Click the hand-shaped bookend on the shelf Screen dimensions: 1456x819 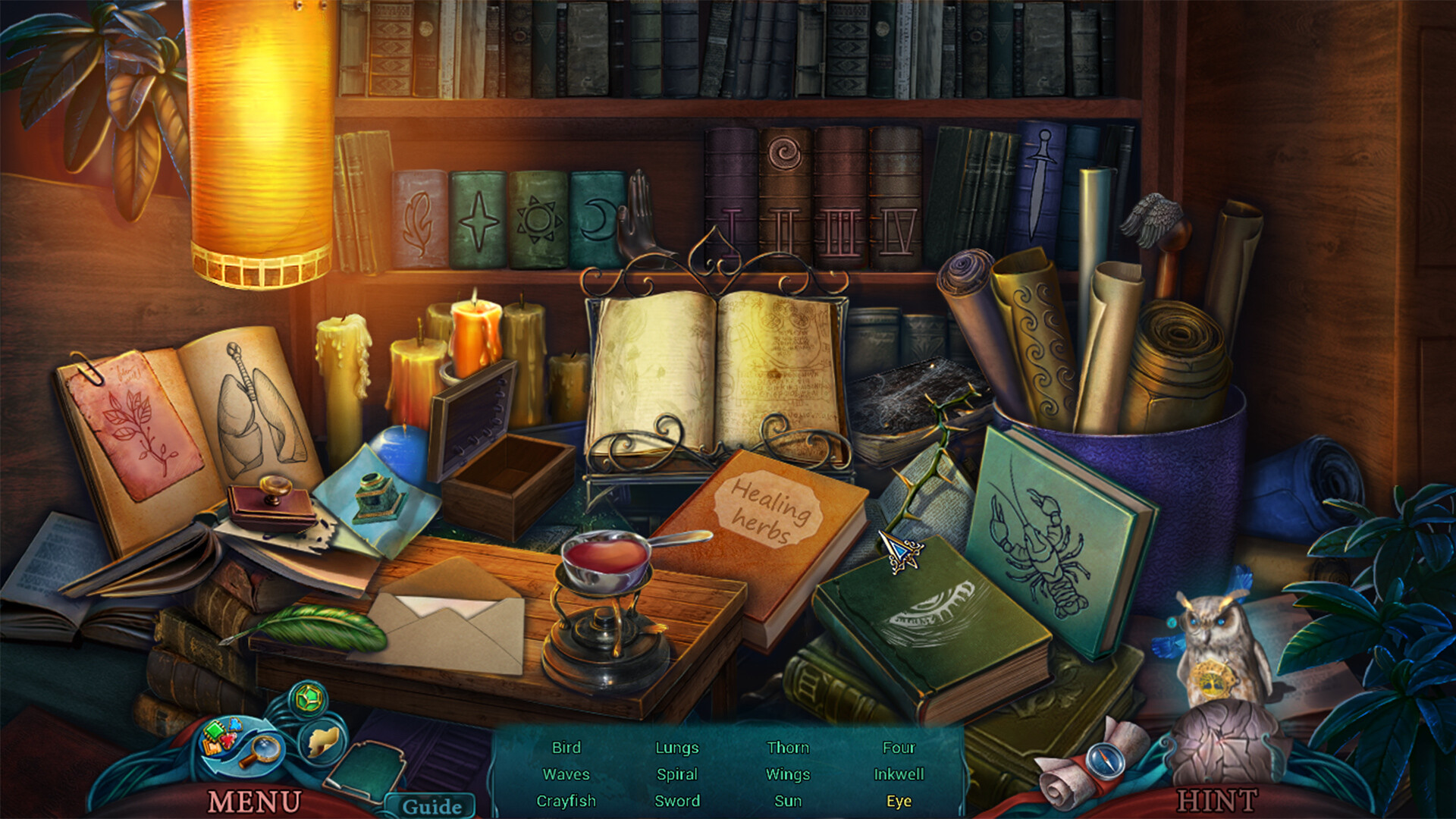[x=639, y=220]
